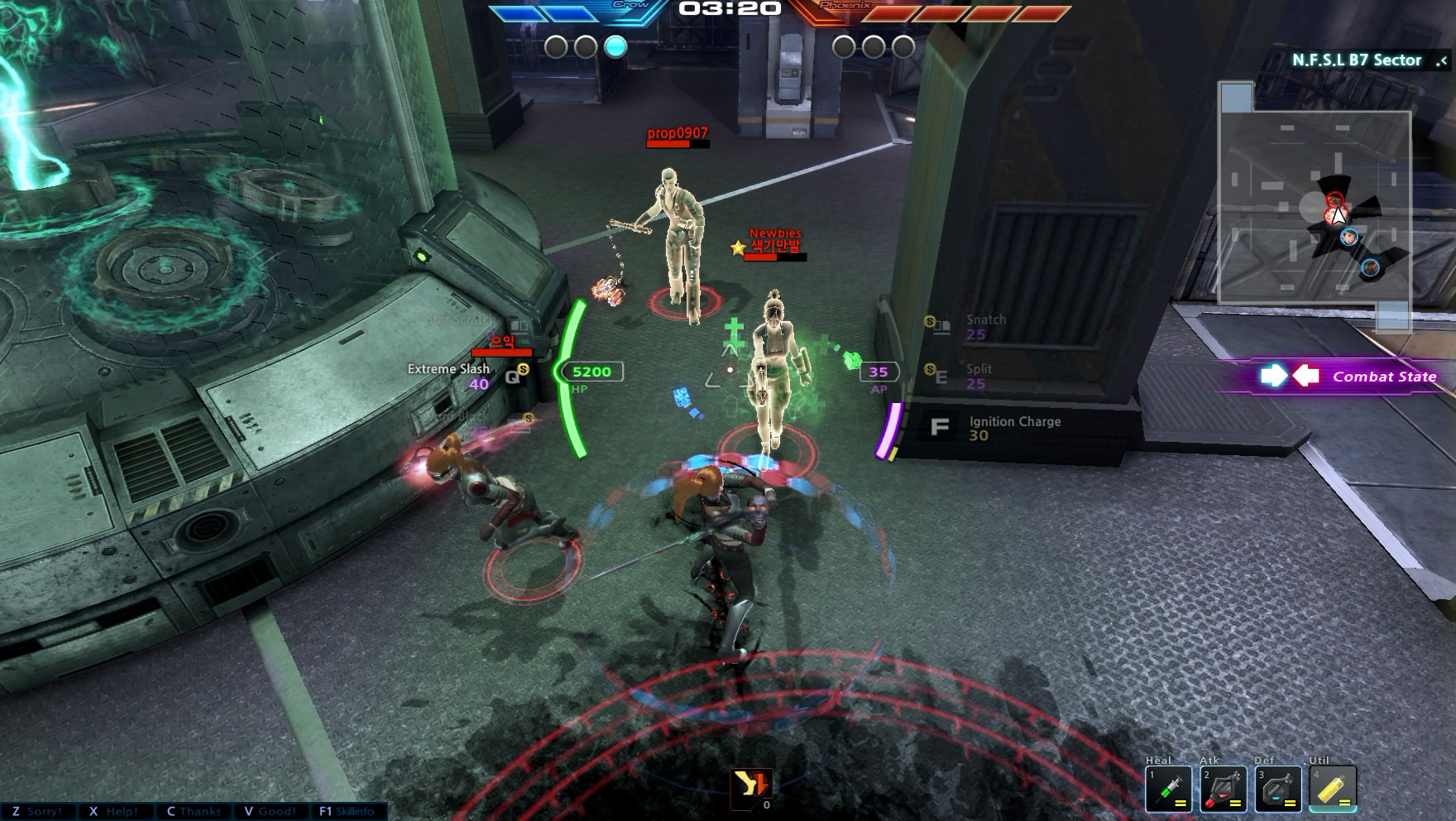Activate the red Atk booster item

point(1223,789)
